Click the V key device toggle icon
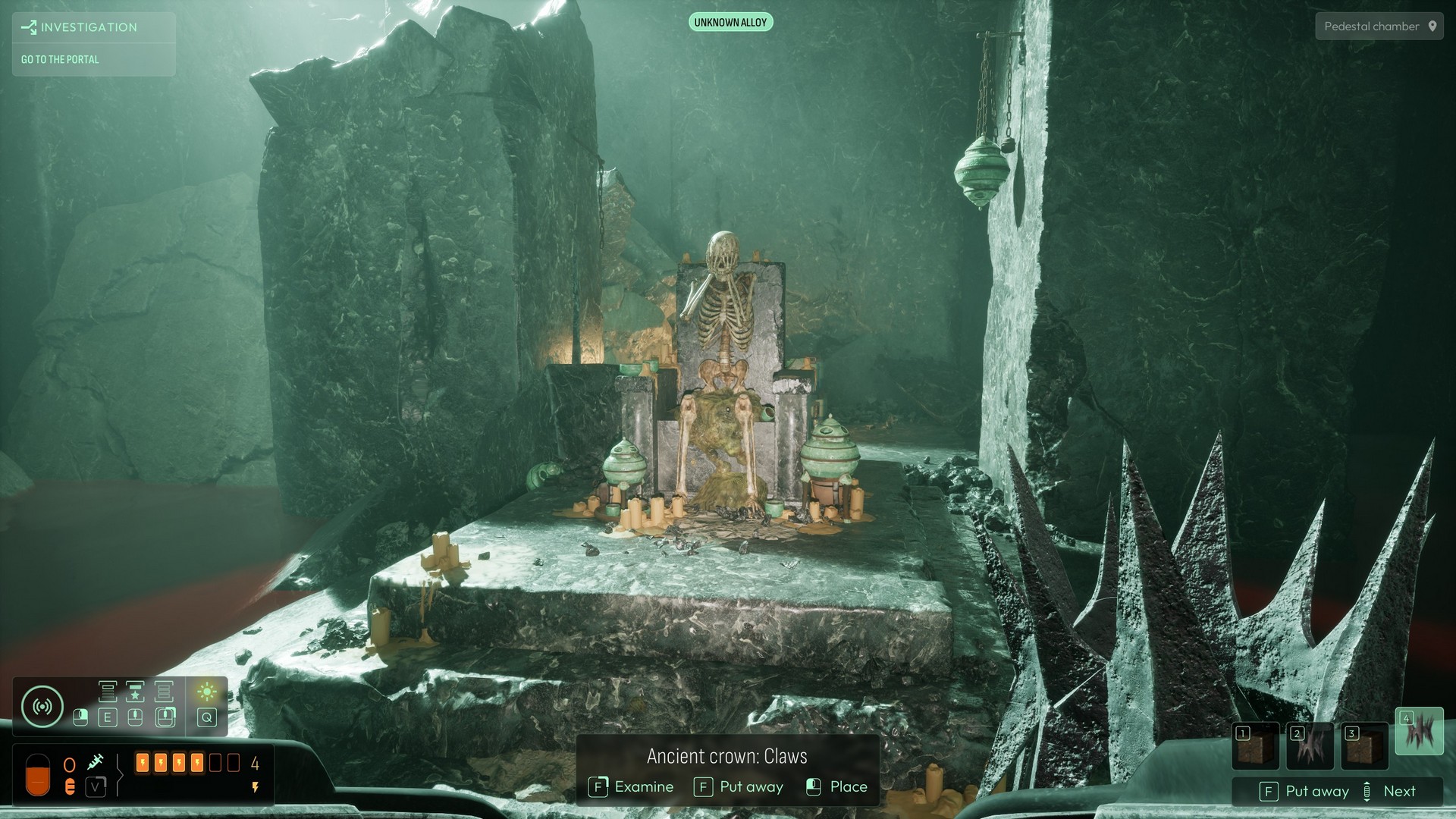The width and height of the screenshot is (1456, 819). point(96,786)
